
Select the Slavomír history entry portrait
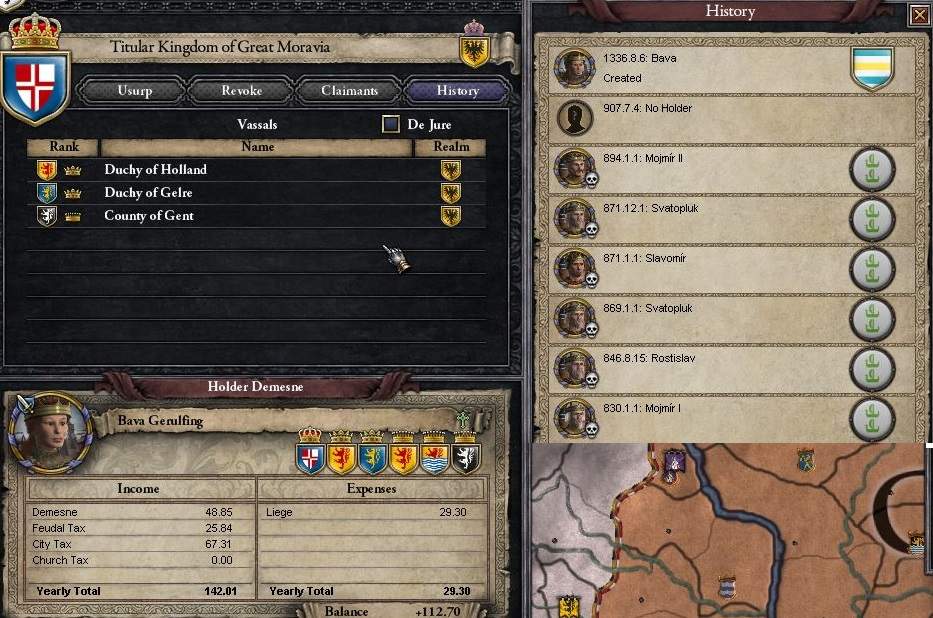[x=575, y=269]
